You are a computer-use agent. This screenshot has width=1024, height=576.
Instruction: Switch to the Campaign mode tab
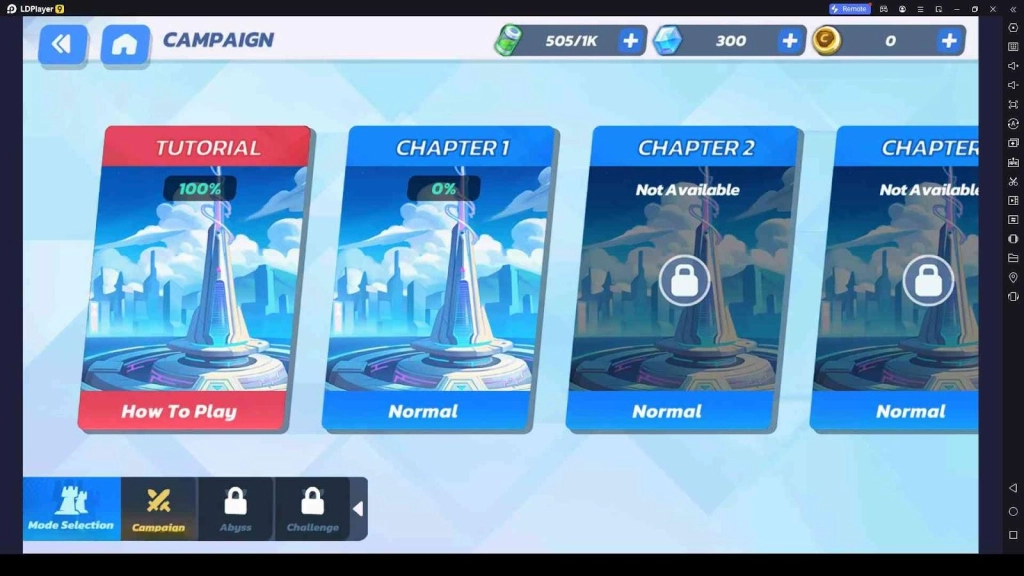[159, 508]
